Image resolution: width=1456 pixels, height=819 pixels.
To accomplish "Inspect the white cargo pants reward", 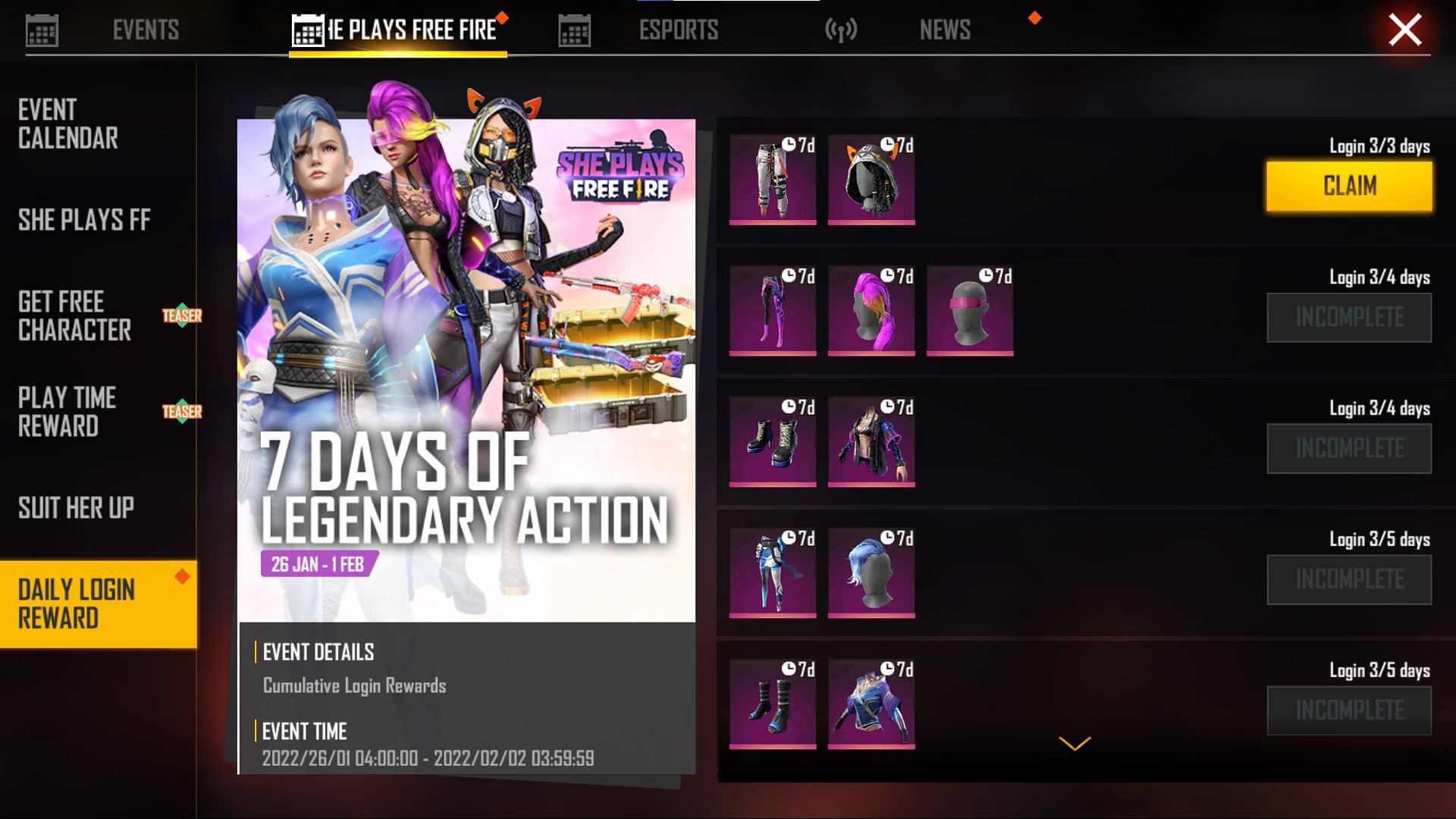I will pos(773,180).
